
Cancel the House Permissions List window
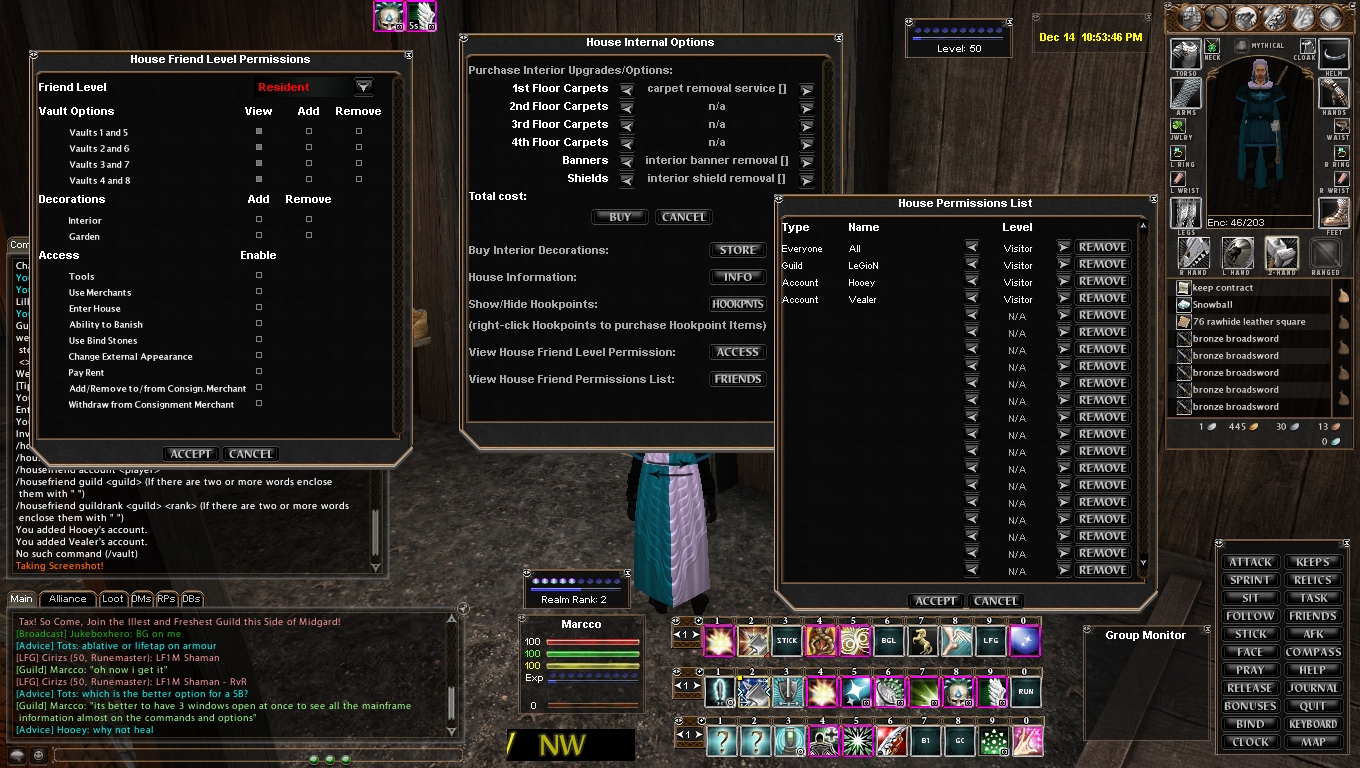pyautogui.click(x=996, y=601)
